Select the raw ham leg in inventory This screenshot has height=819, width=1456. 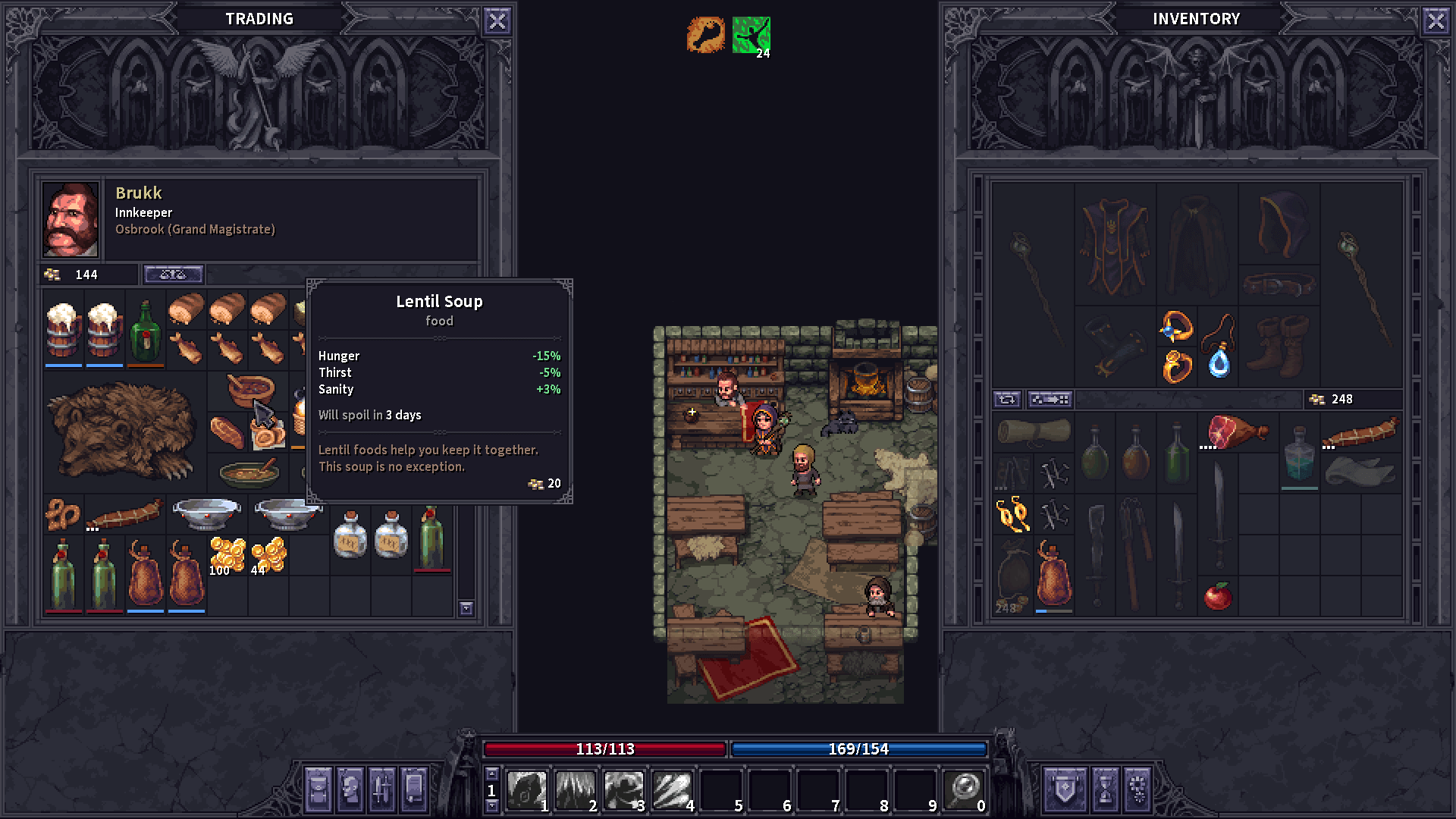tap(1236, 432)
